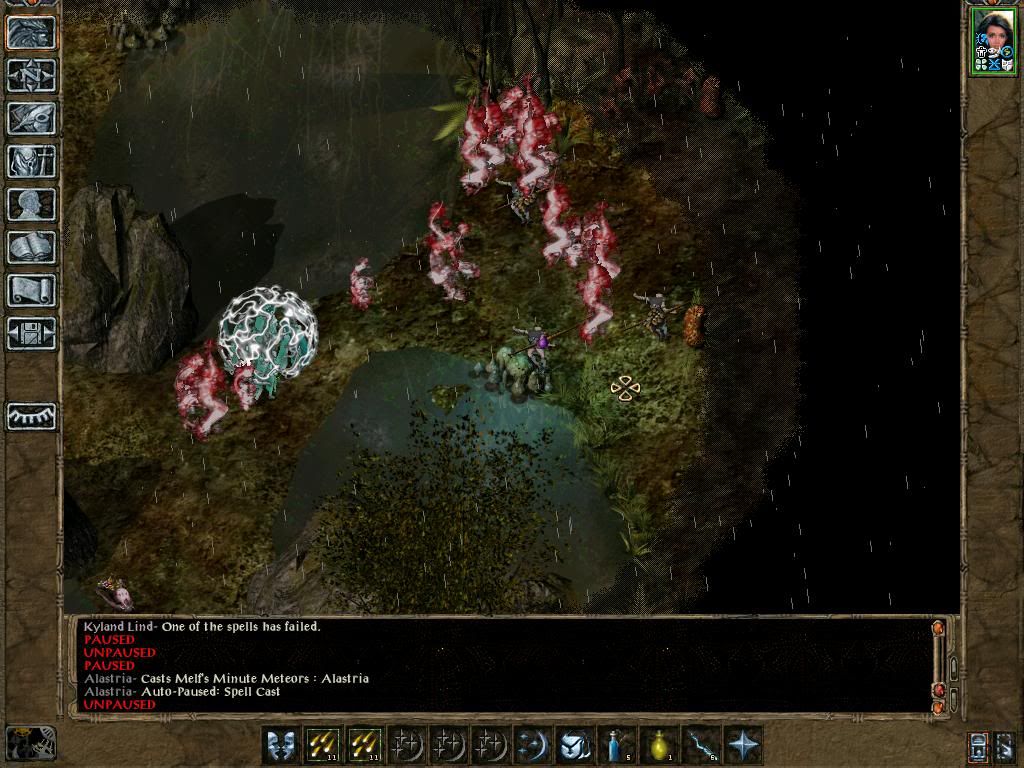This screenshot has height=768, width=1024.
Task: Use the yellow potion quick item
Action: (659, 745)
